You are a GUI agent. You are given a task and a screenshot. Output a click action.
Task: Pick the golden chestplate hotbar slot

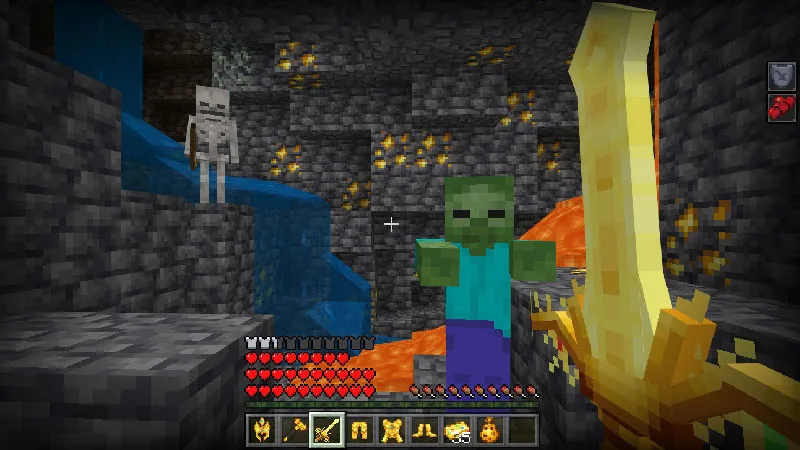click(x=392, y=430)
